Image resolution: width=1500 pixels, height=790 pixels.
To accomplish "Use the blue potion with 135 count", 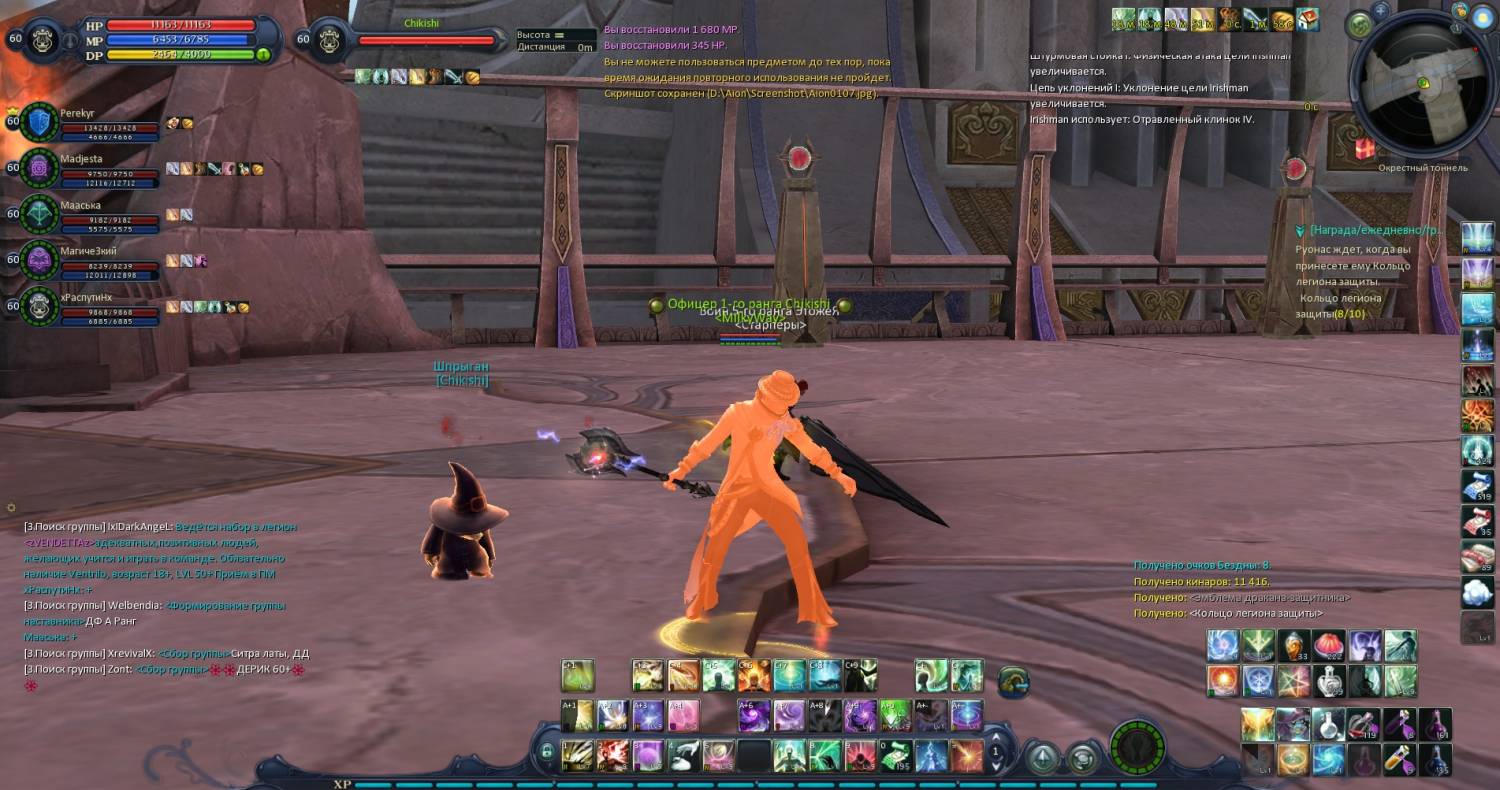I will click(x=1436, y=760).
